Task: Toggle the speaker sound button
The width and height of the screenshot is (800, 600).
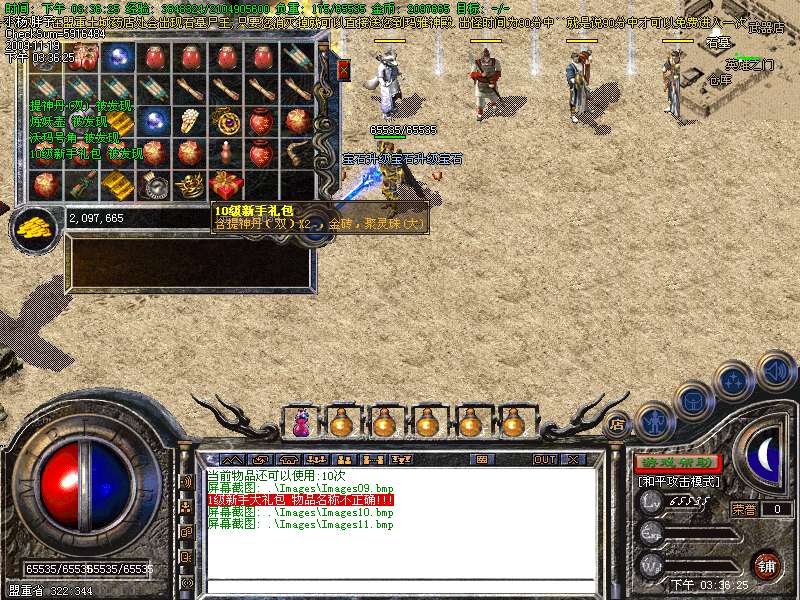Action: point(776,371)
